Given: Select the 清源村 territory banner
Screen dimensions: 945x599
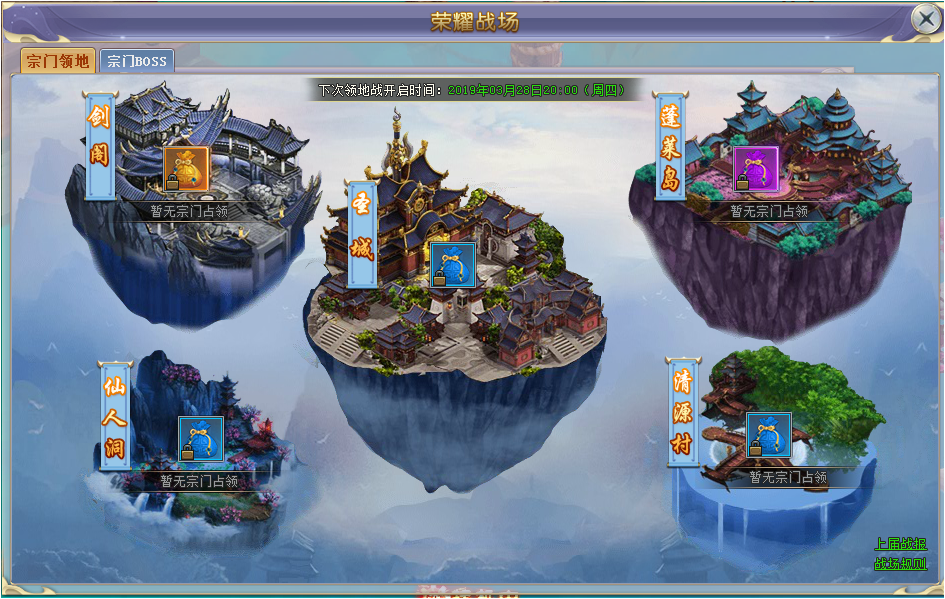Looking at the screenshot, I should point(683,411).
